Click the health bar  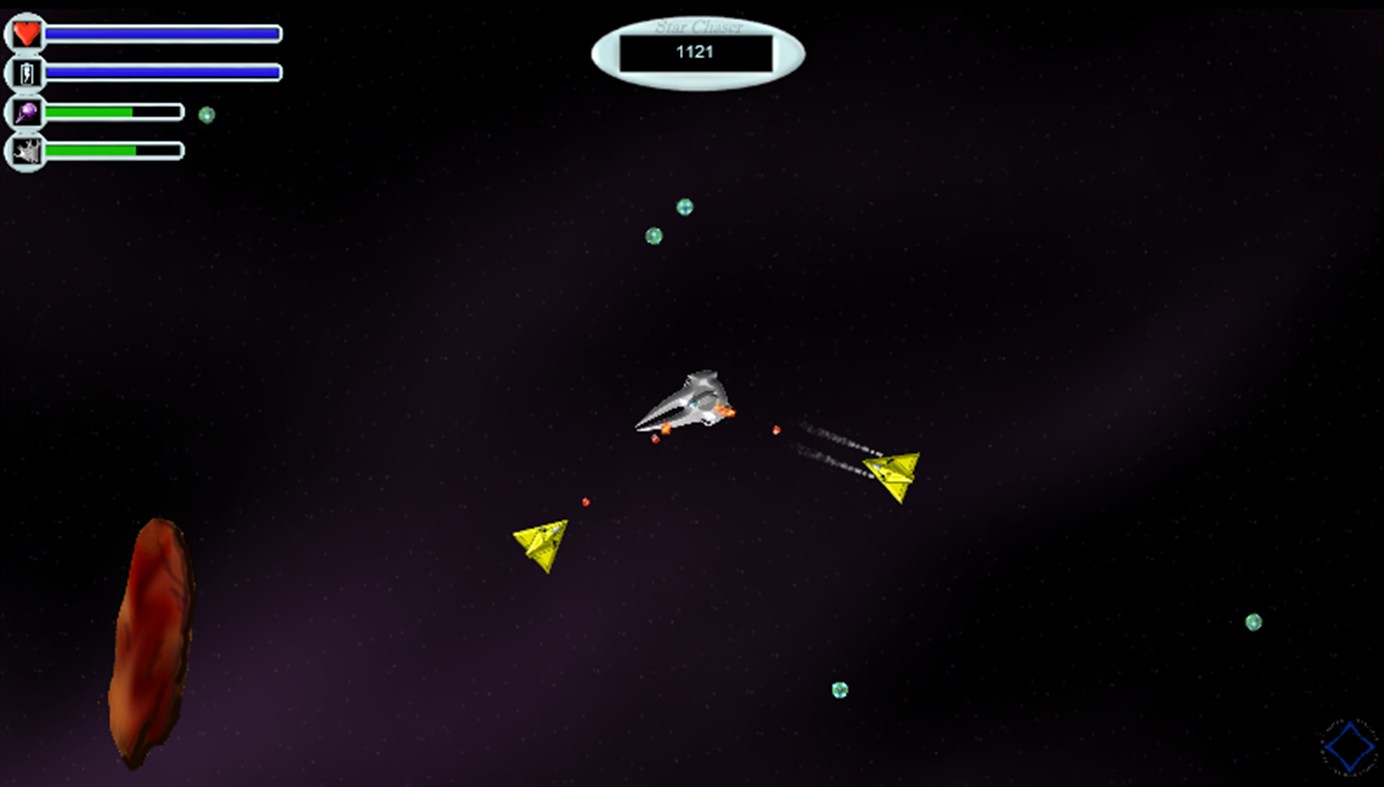click(x=165, y=33)
